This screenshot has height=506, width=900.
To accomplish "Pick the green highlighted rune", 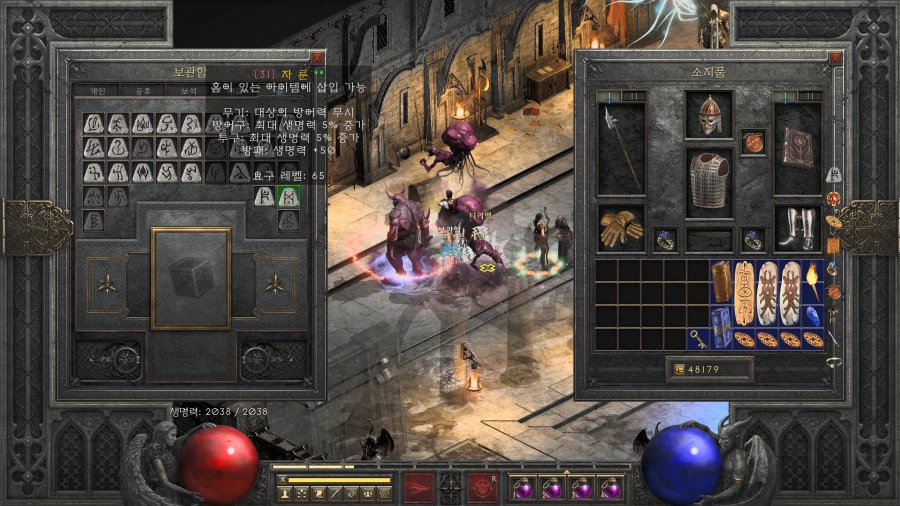I will (288, 197).
